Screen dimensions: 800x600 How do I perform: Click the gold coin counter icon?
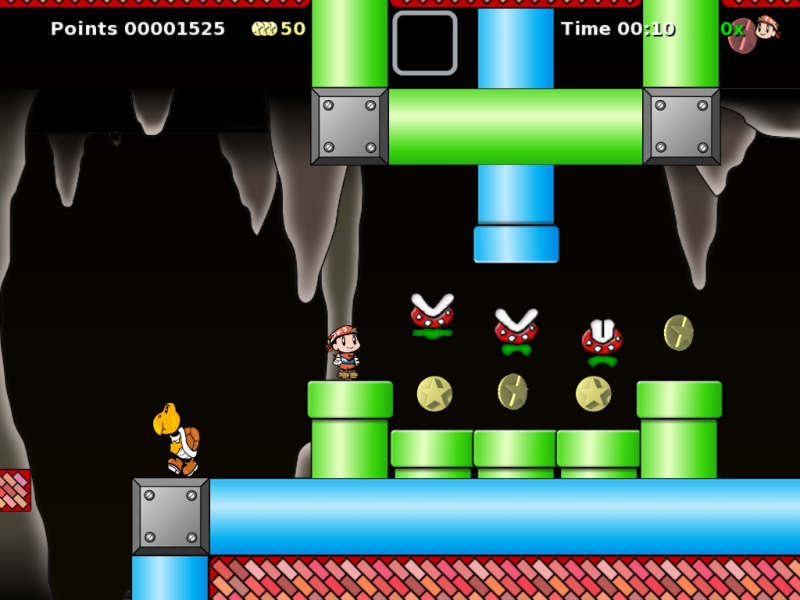264,29
